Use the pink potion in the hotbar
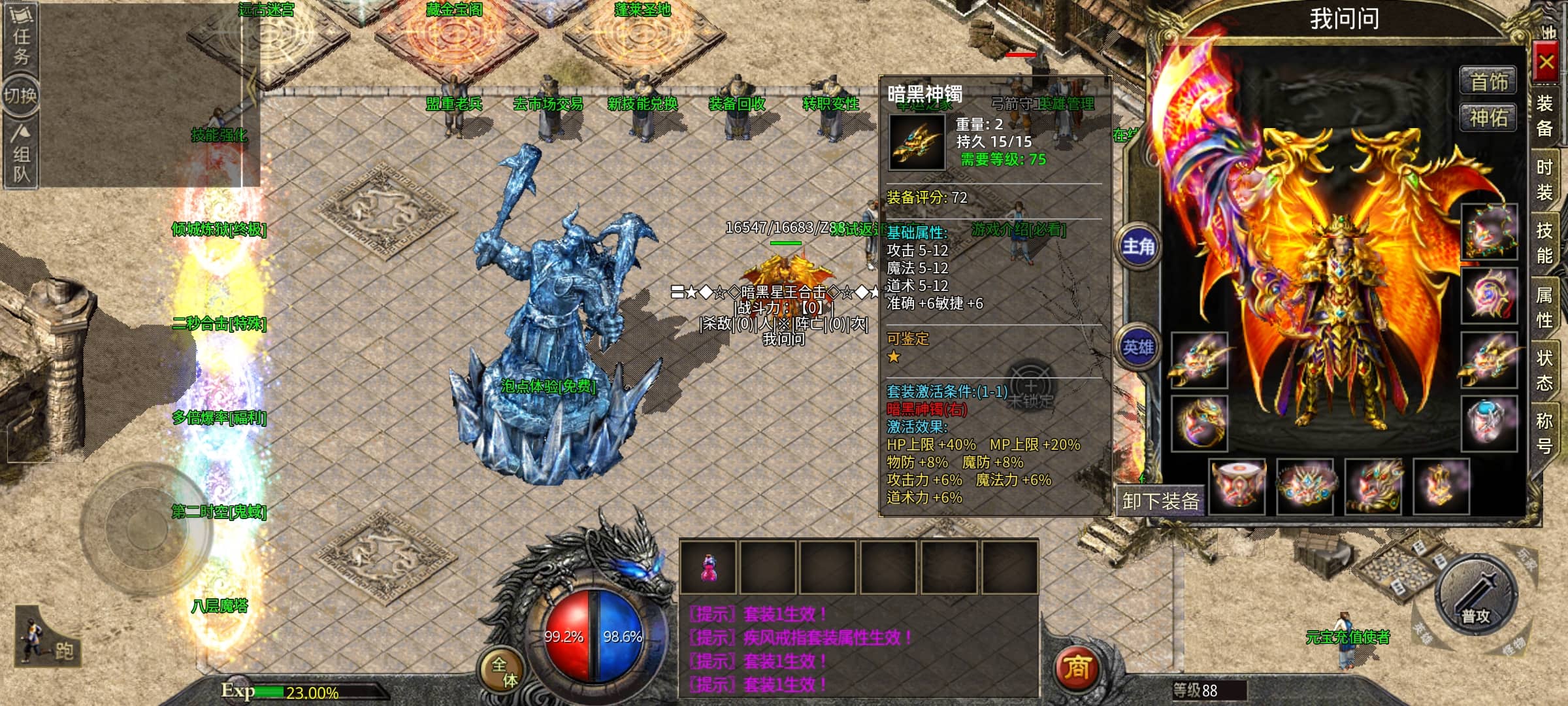1568x706 pixels. coord(708,566)
